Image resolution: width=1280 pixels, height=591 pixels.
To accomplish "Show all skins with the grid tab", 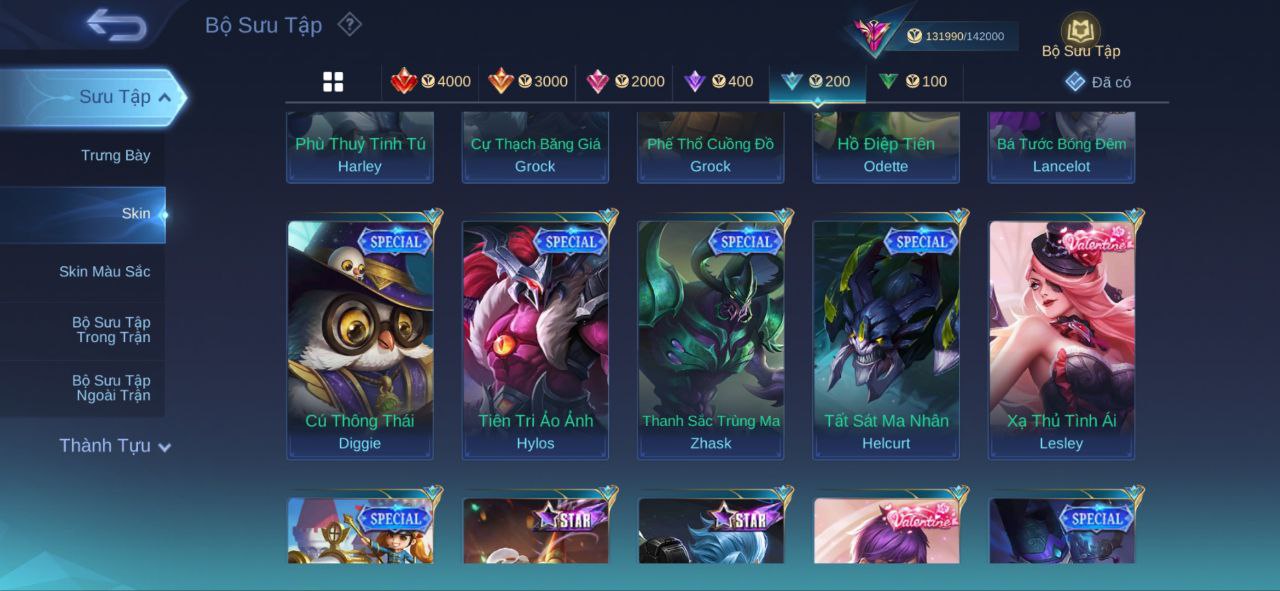I will 333,82.
